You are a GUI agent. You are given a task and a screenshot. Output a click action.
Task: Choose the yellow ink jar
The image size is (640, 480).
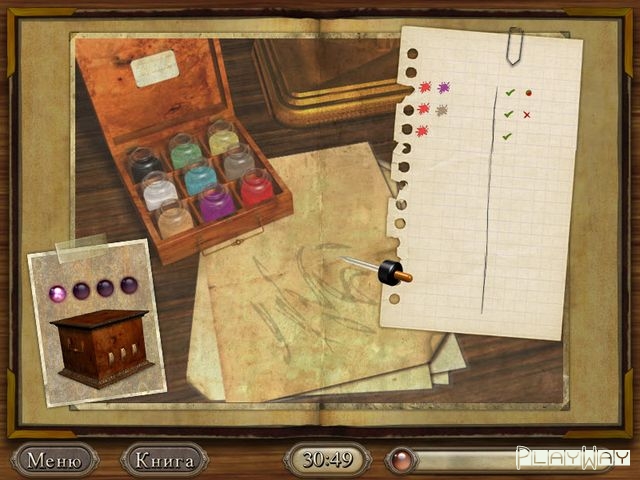[x=222, y=139]
